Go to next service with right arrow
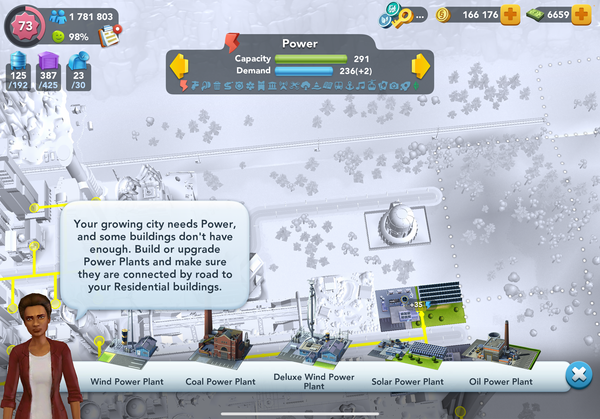The image size is (600, 419). point(420,67)
